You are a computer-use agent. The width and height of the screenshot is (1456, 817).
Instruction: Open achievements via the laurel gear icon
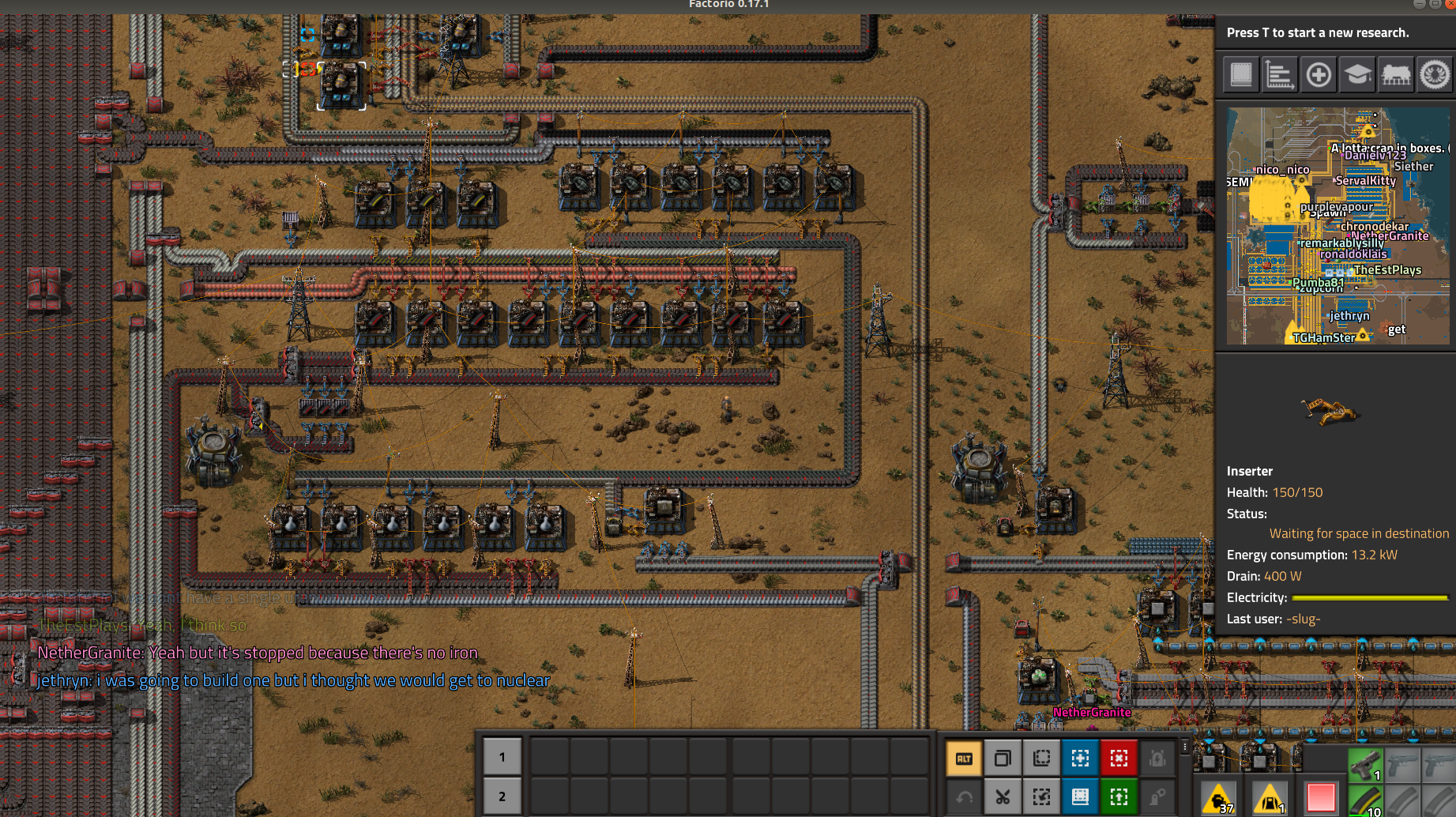pyautogui.click(x=1435, y=75)
